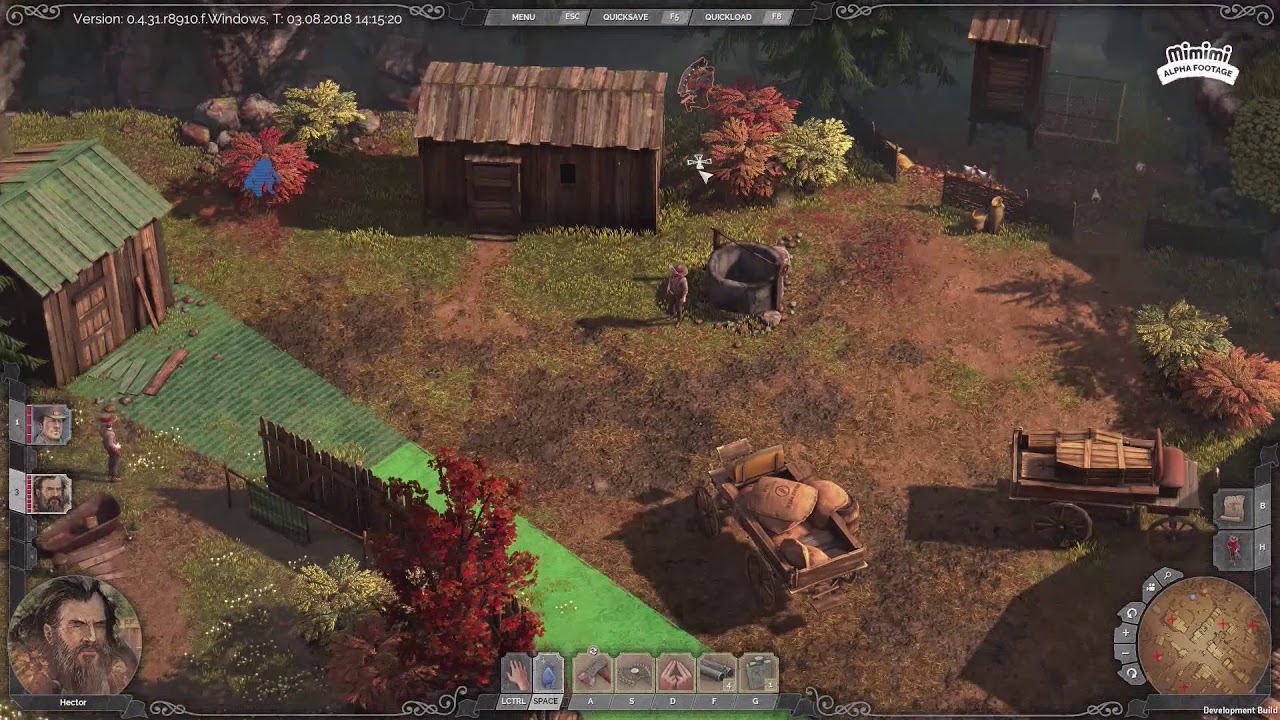Click the Quickload button
The height and width of the screenshot is (720, 1280).
728,17
